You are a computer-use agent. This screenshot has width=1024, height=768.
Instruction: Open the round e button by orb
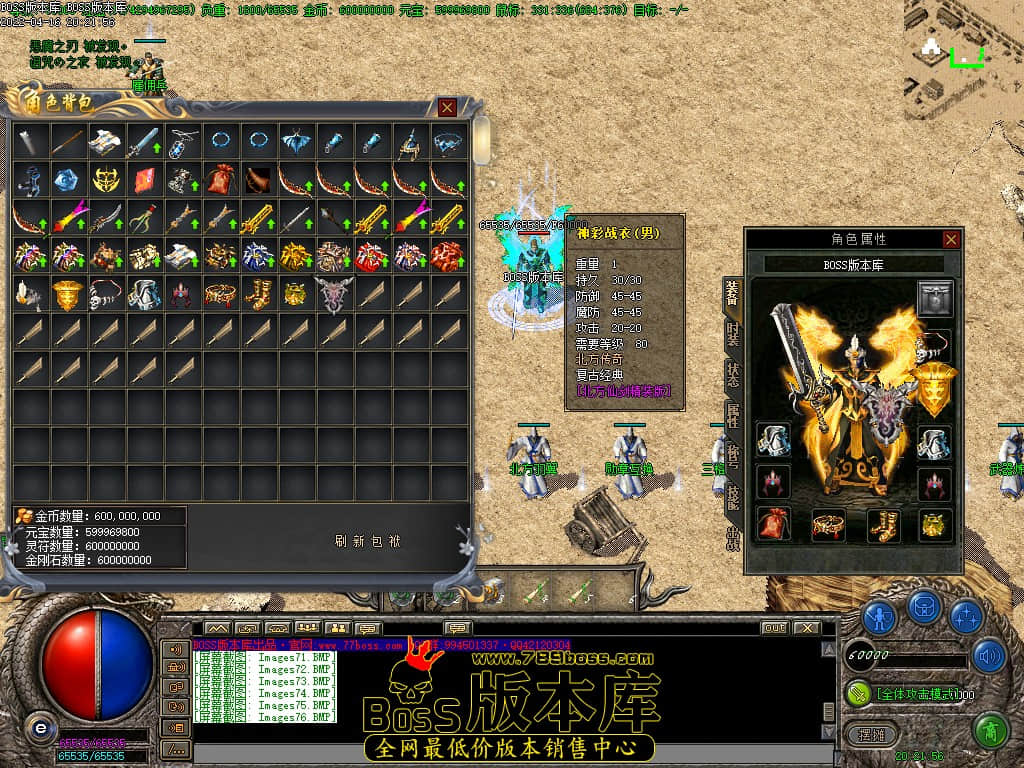[39, 727]
